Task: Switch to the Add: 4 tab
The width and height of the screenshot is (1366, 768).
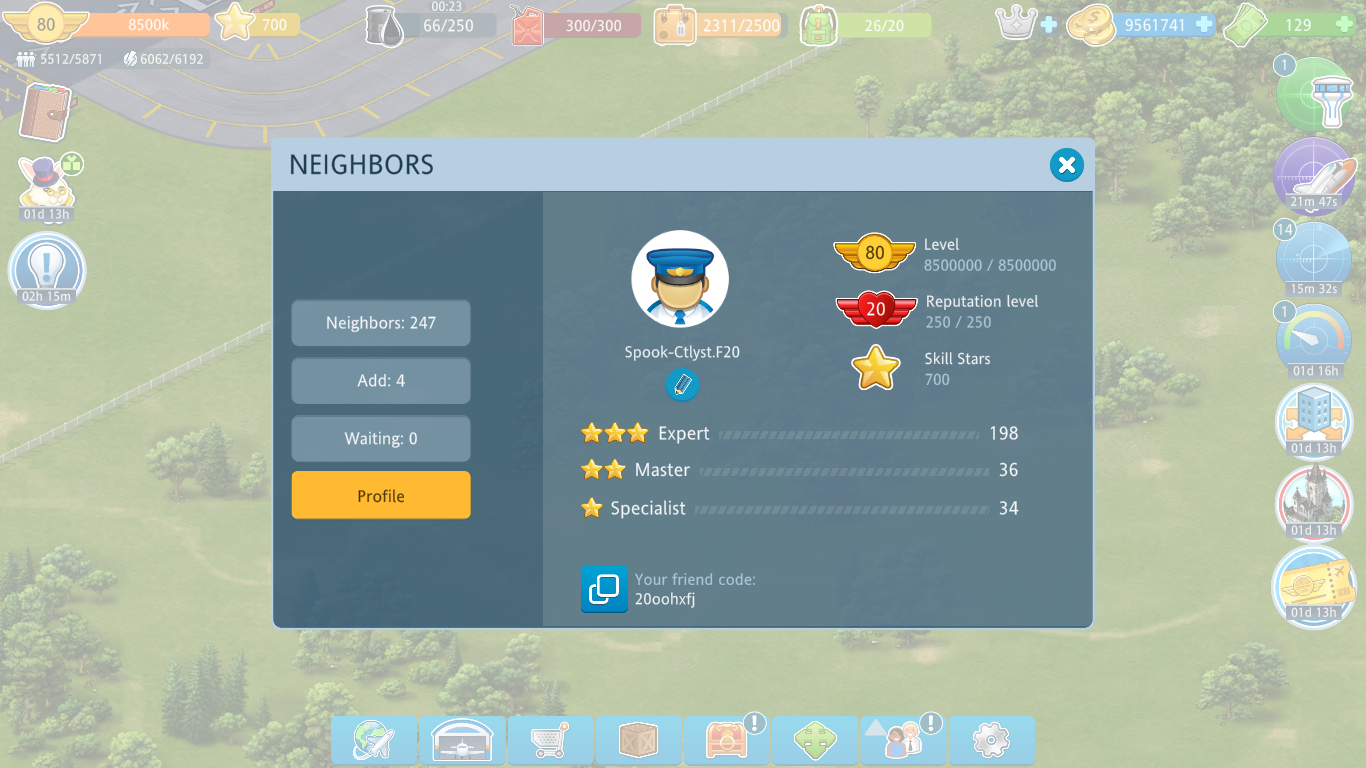Action: (381, 381)
